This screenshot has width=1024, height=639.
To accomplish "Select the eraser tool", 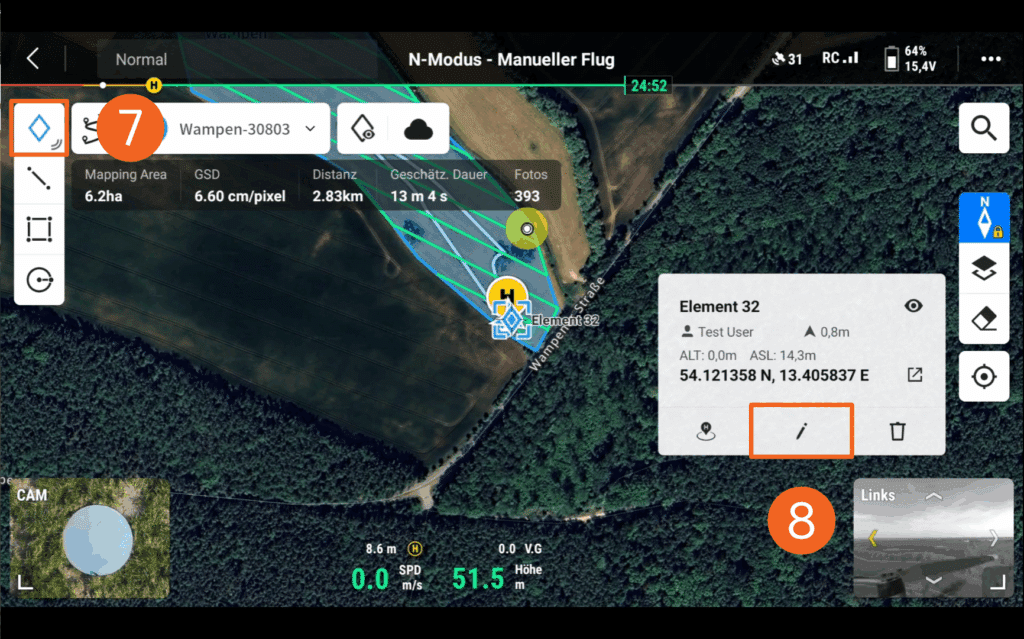I will point(984,319).
